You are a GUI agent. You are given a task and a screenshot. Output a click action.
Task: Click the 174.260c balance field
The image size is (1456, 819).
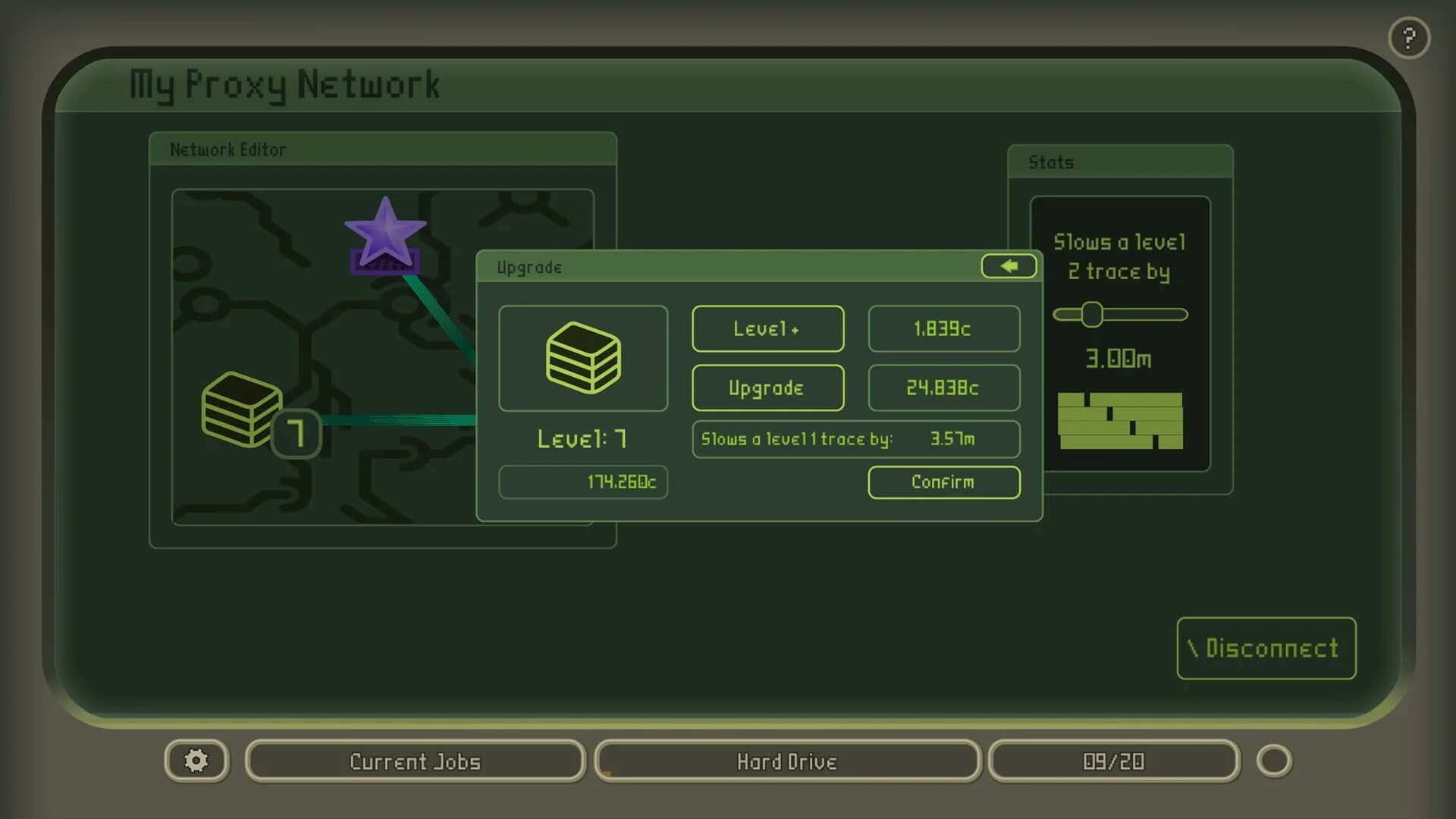tap(582, 482)
